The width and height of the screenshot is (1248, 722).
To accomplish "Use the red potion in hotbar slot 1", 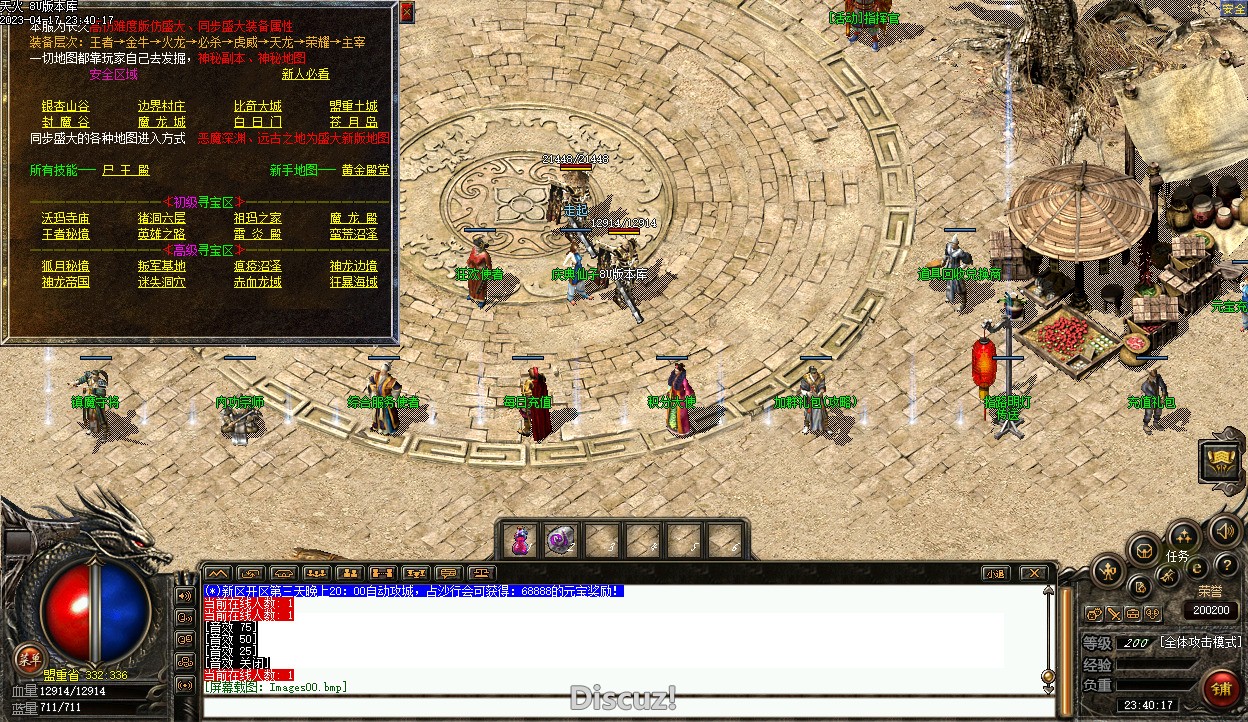I will coord(520,541).
